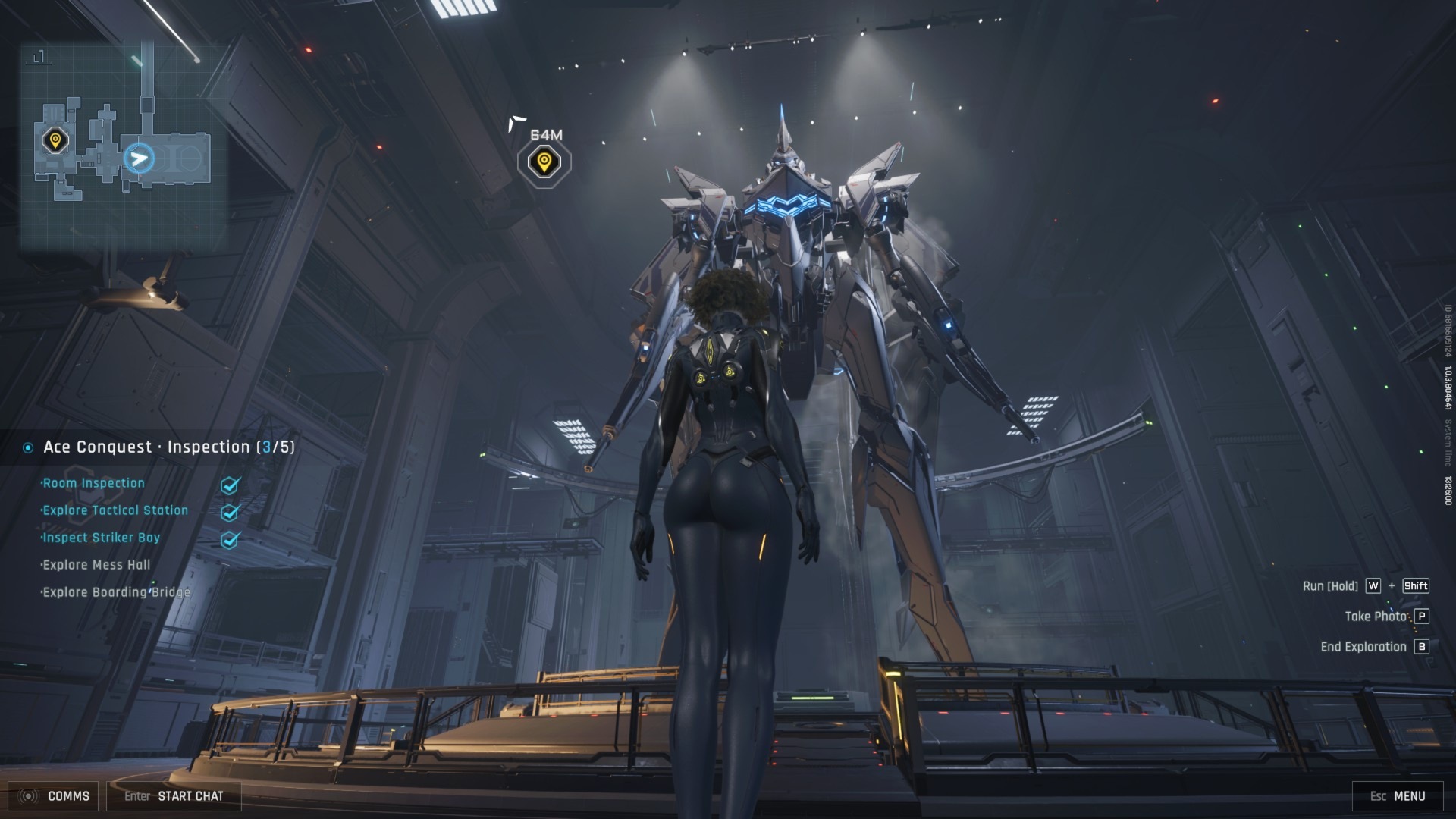Open the COMMS panel
This screenshot has width=1456, height=819.
point(58,796)
